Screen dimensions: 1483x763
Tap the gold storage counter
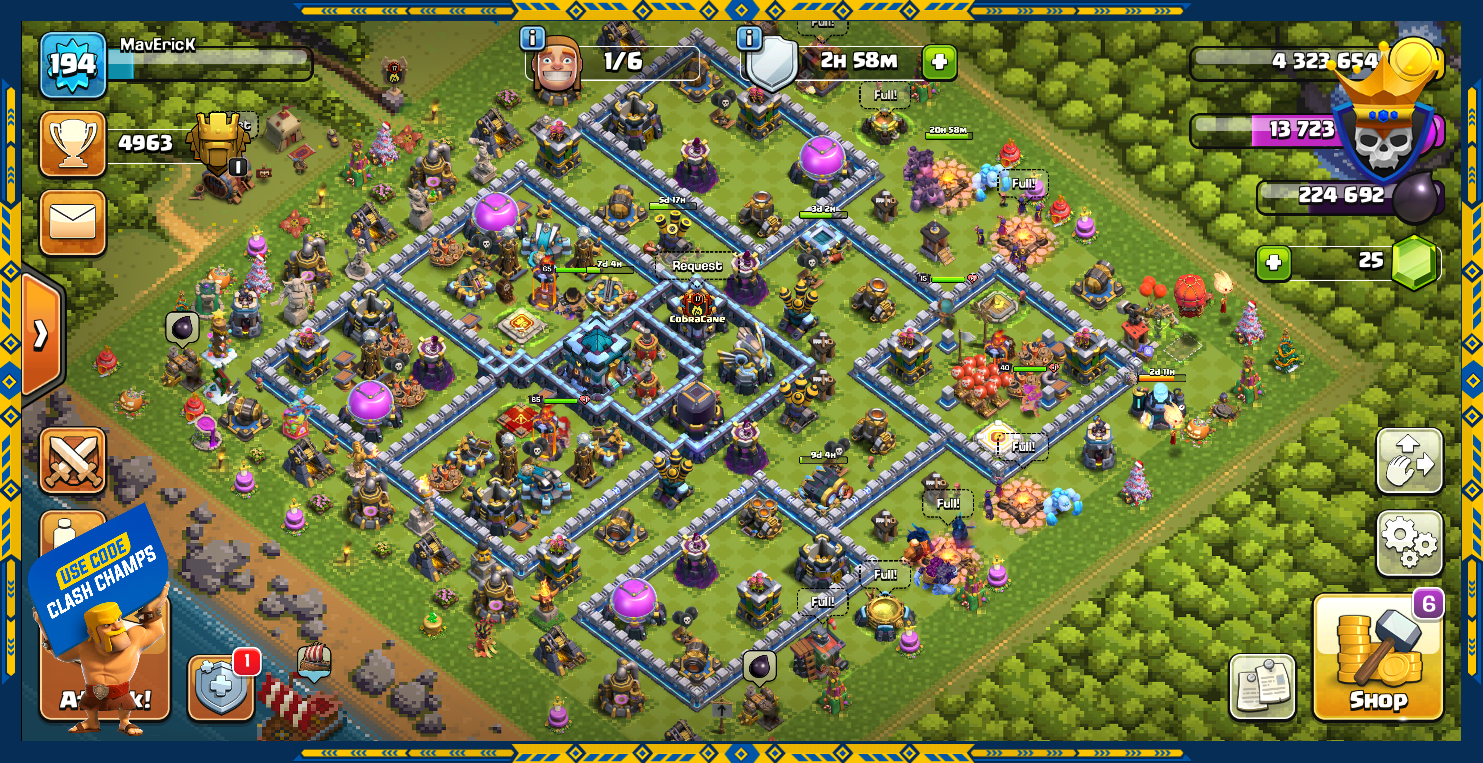[x=1315, y=62]
